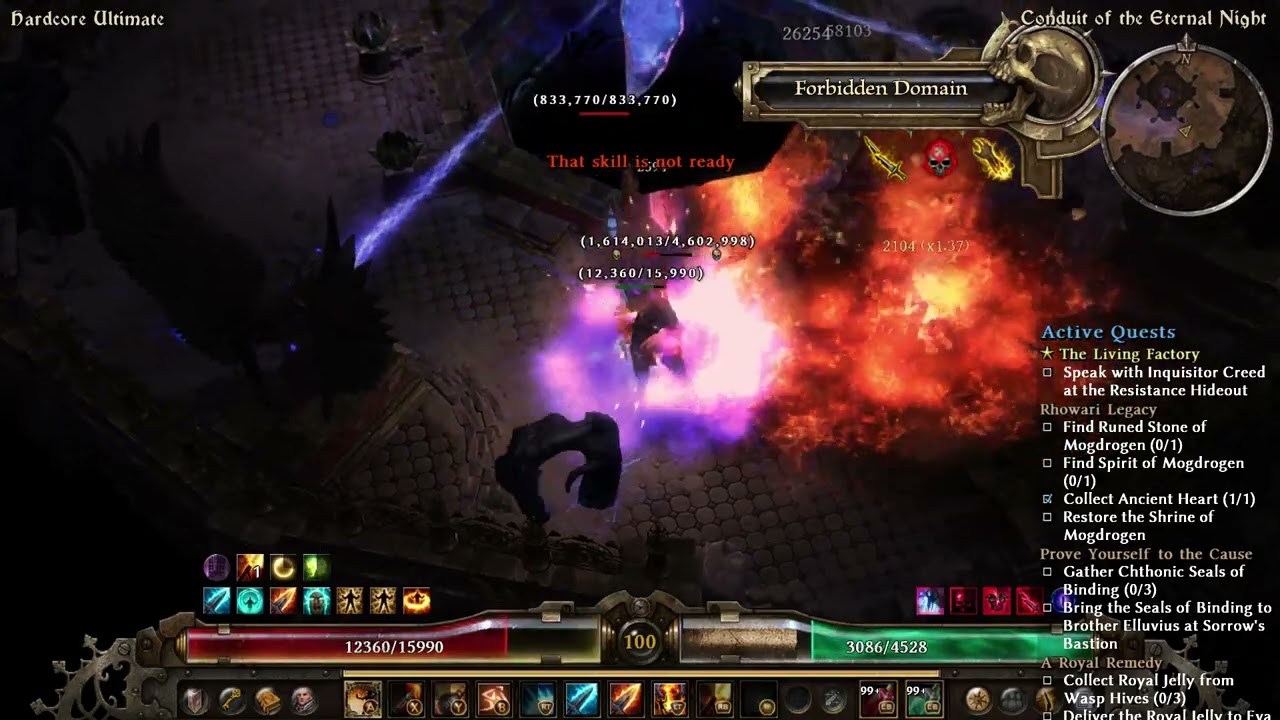
Task: Click the flaming ring aura buff icon
Action: pos(416,600)
